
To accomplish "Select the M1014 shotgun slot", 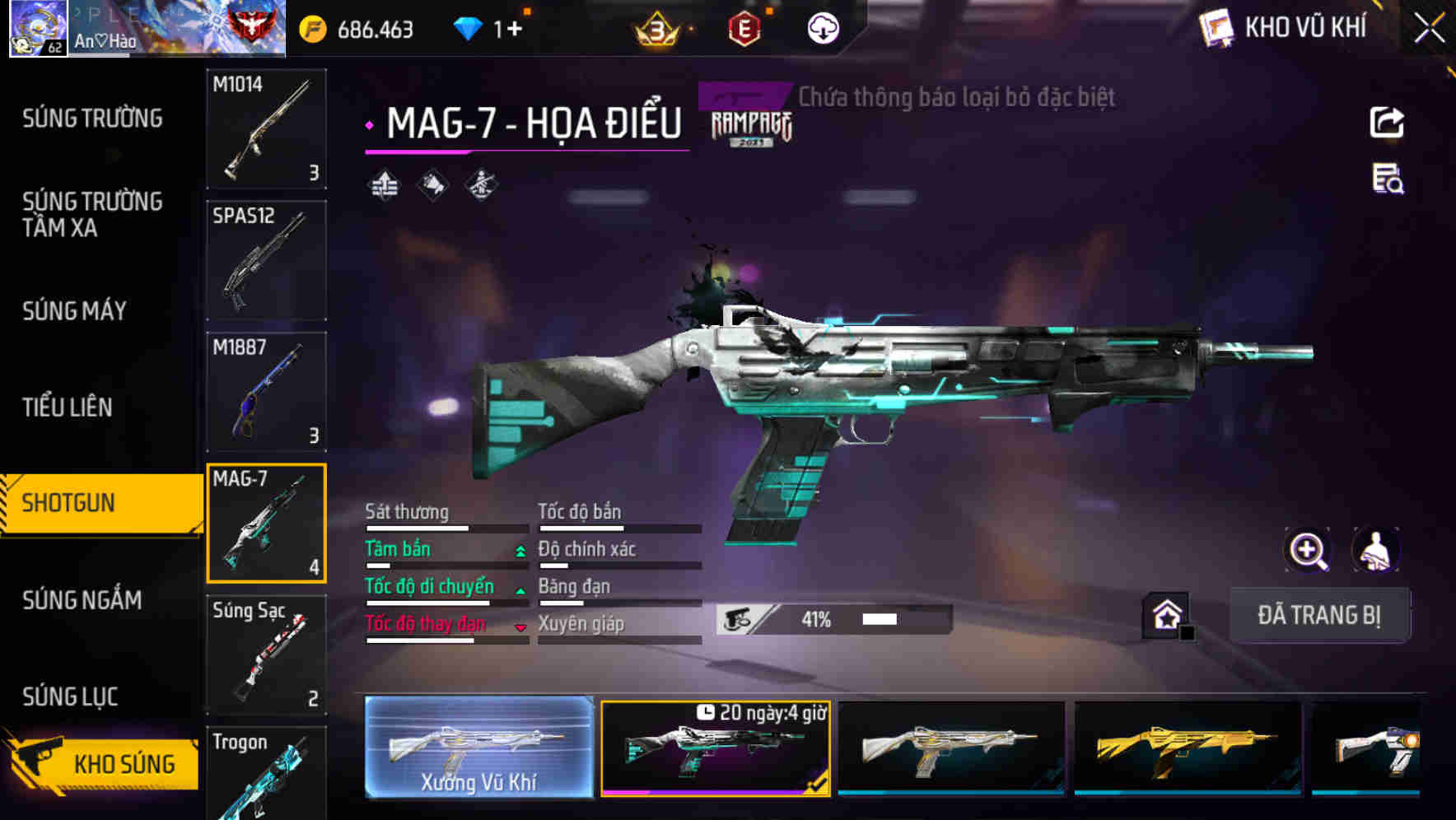I will tap(266, 128).
